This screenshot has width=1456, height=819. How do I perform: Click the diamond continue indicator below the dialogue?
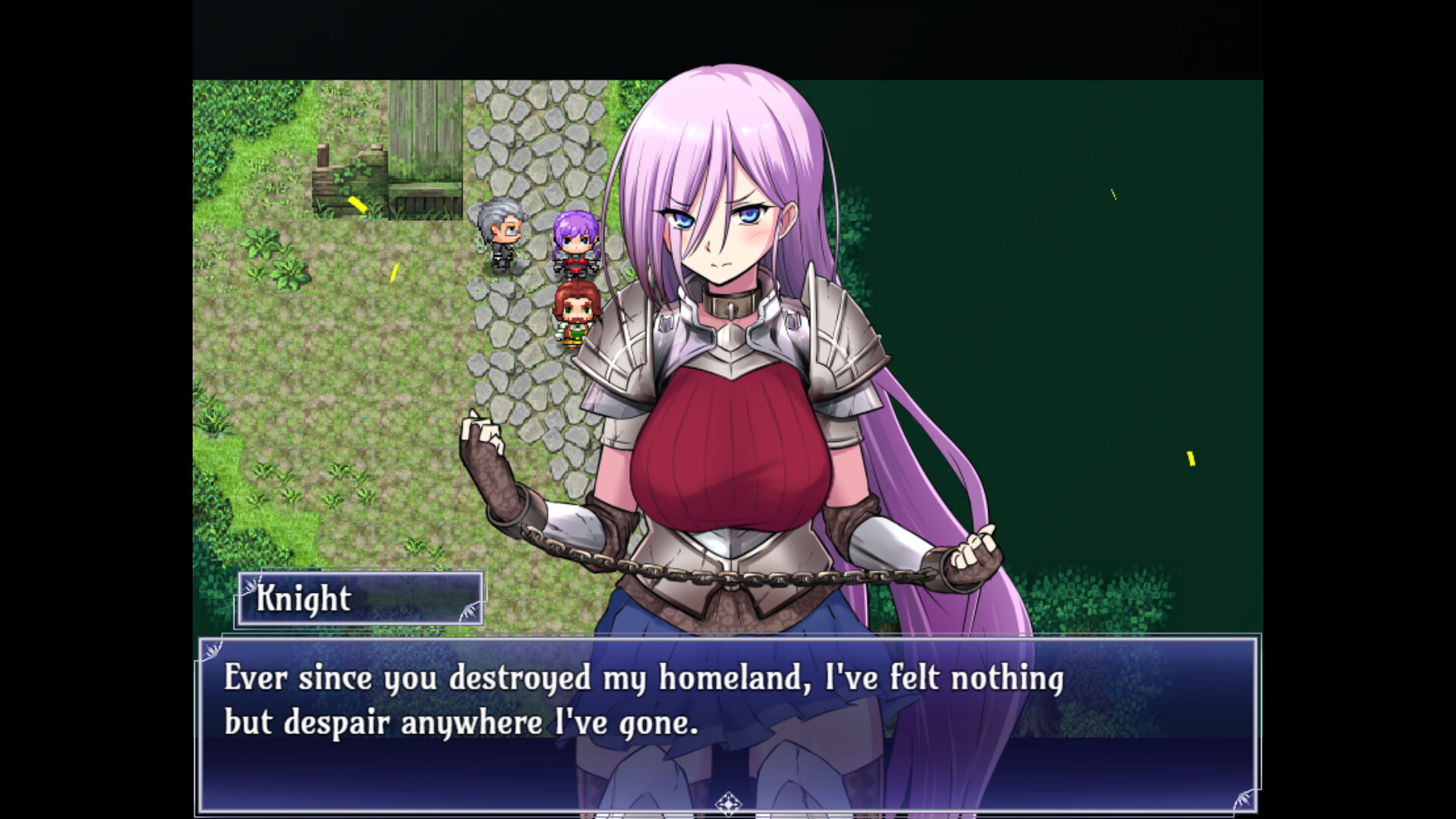point(727,802)
